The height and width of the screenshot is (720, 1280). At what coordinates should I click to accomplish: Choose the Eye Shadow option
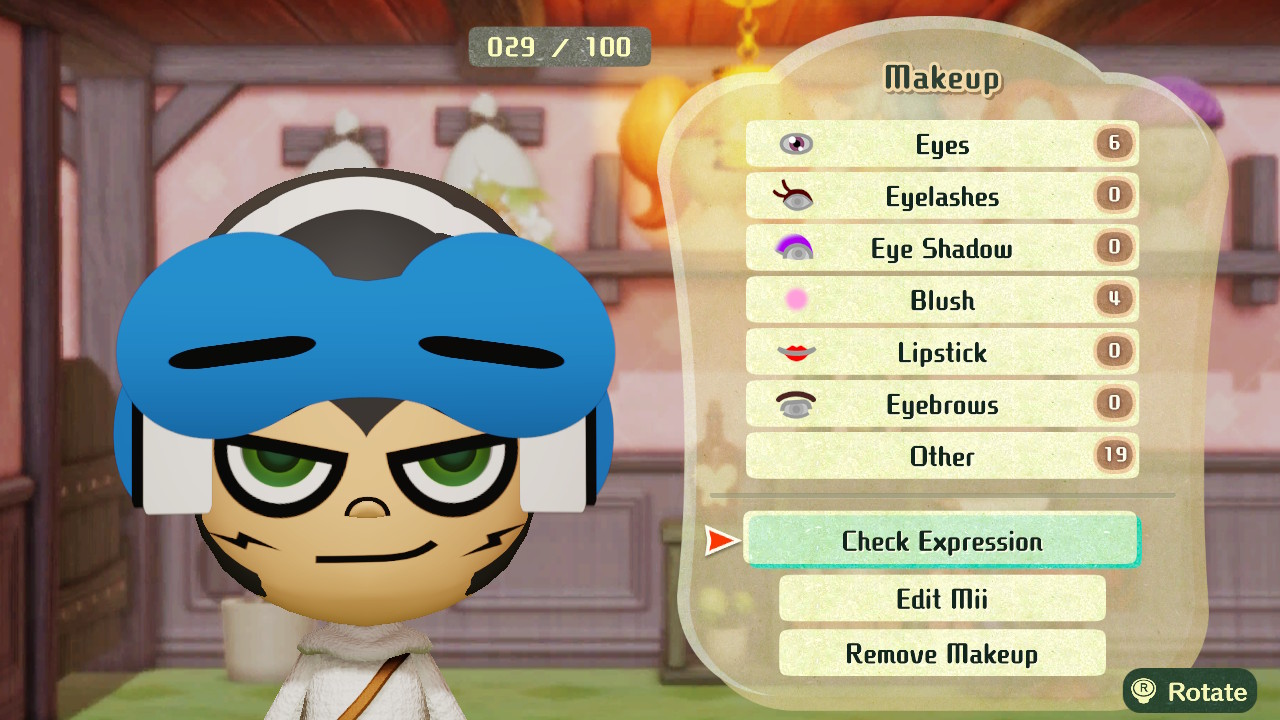point(941,249)
